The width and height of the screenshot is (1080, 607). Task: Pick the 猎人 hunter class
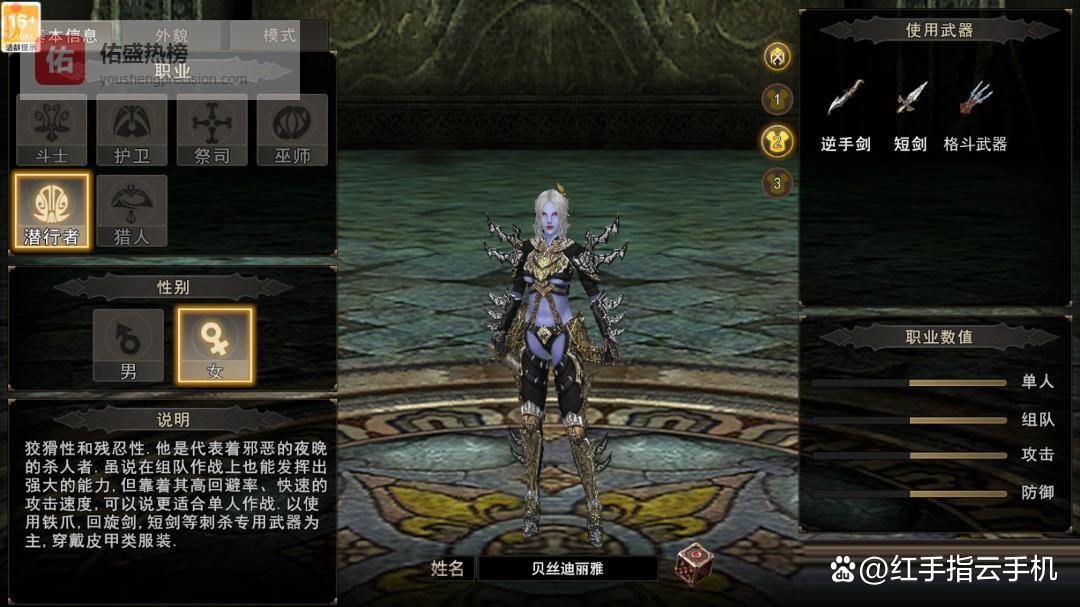(x=132, y=211)
